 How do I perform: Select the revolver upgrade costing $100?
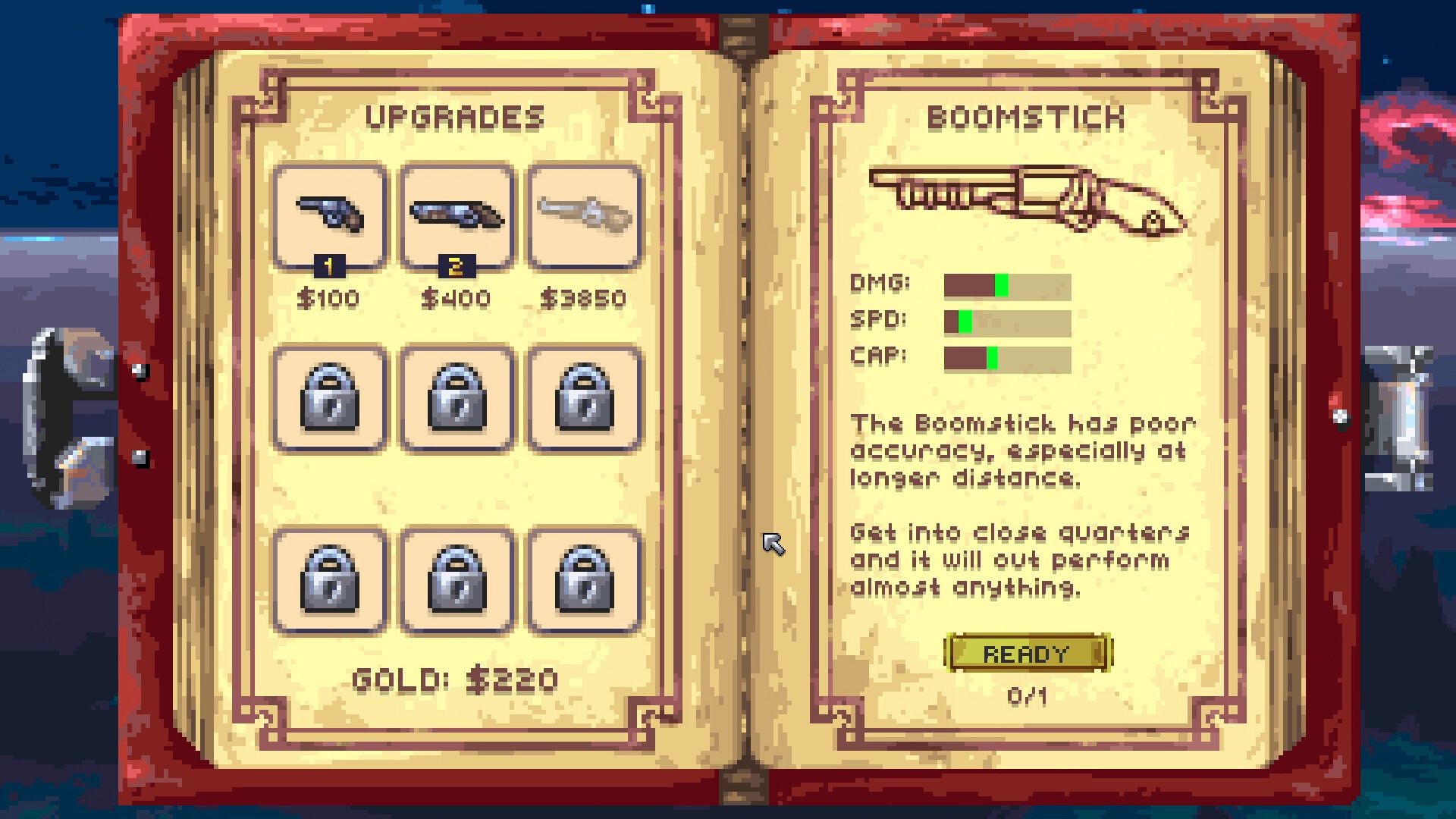click(329, 215)
